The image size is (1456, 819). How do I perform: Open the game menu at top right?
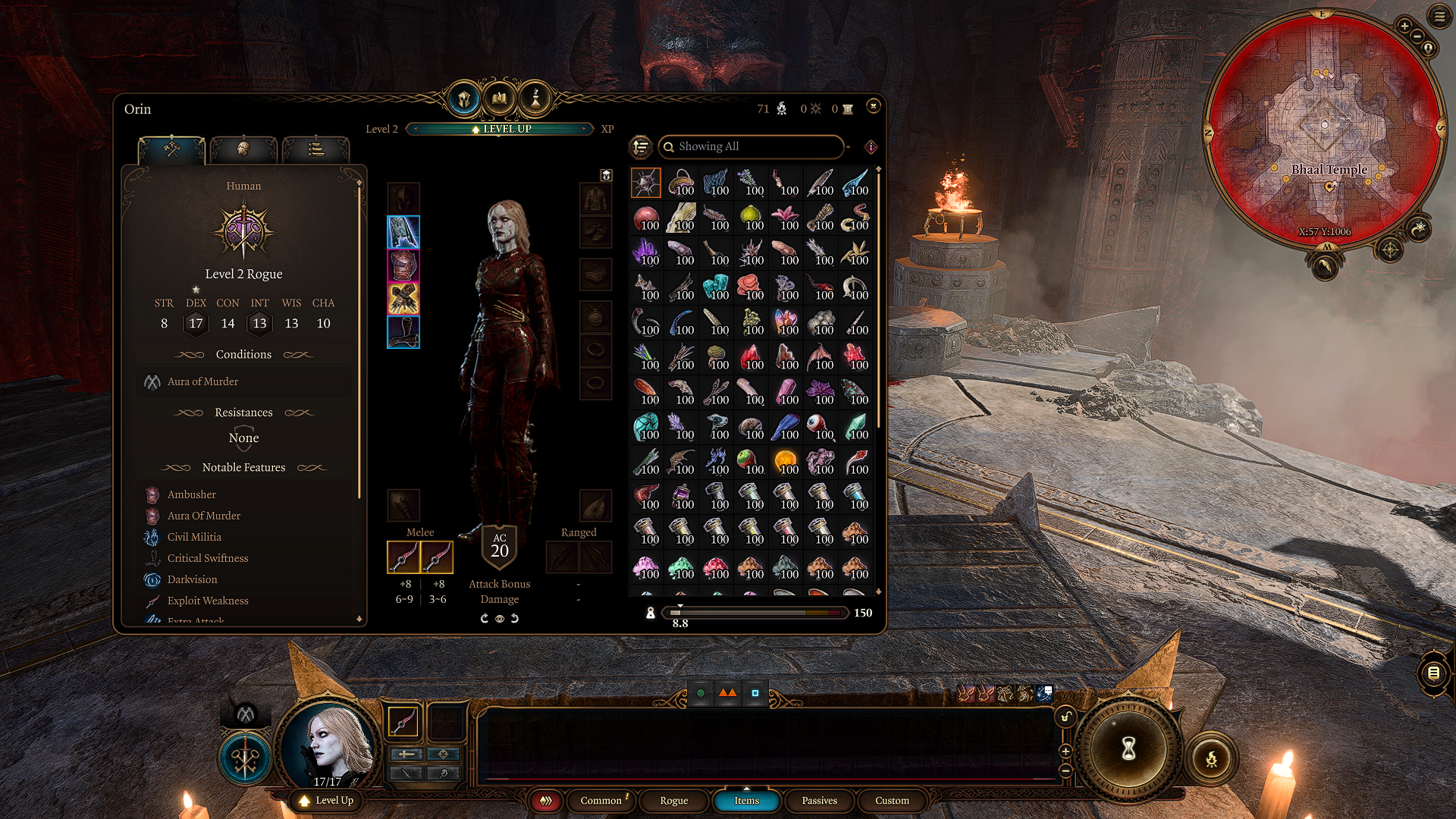tap(1439, 16)
